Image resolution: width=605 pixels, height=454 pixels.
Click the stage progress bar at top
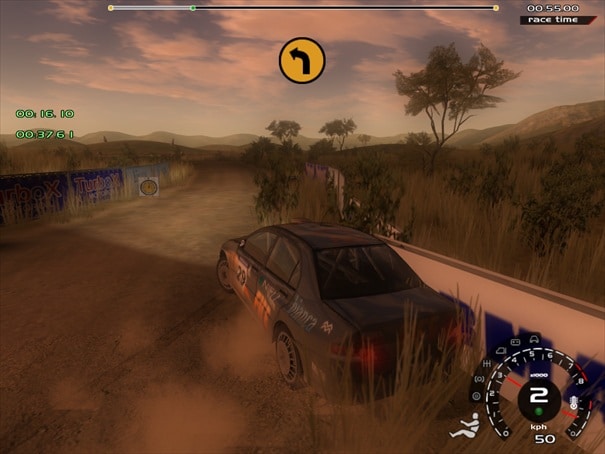click(x=302, y=8)
